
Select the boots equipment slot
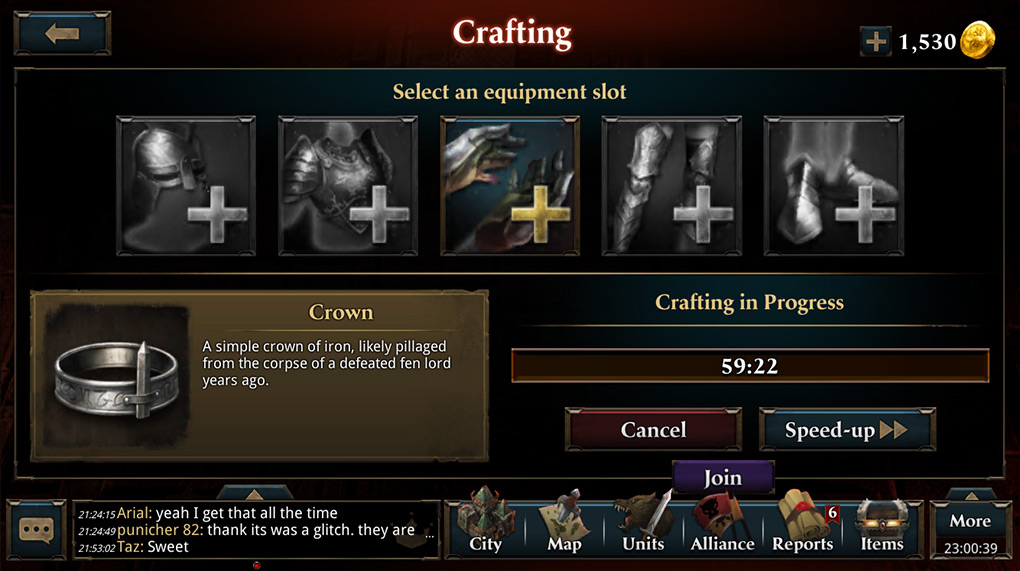[834, 186]
